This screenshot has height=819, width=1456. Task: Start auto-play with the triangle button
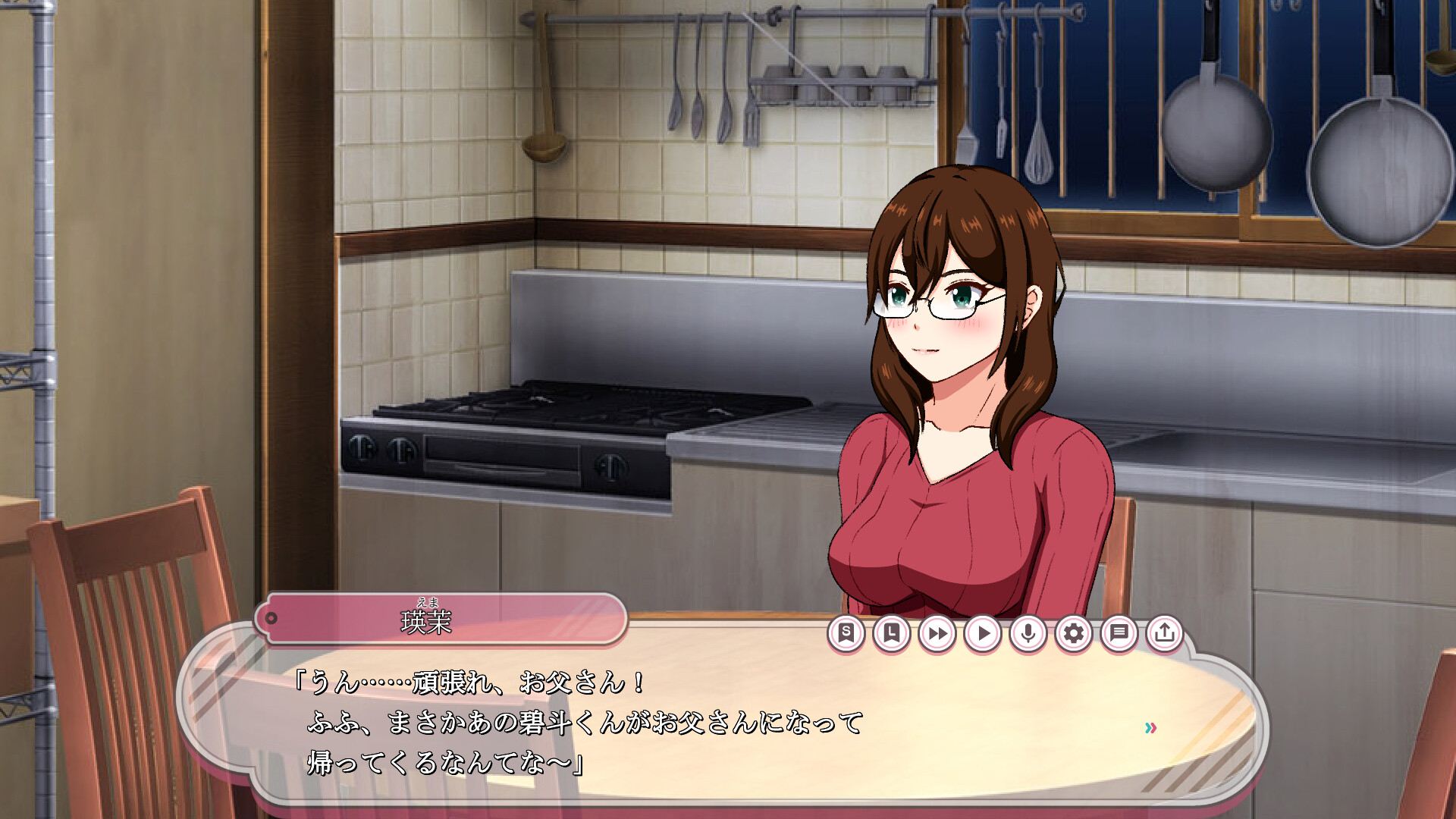(x=983, y=633)
